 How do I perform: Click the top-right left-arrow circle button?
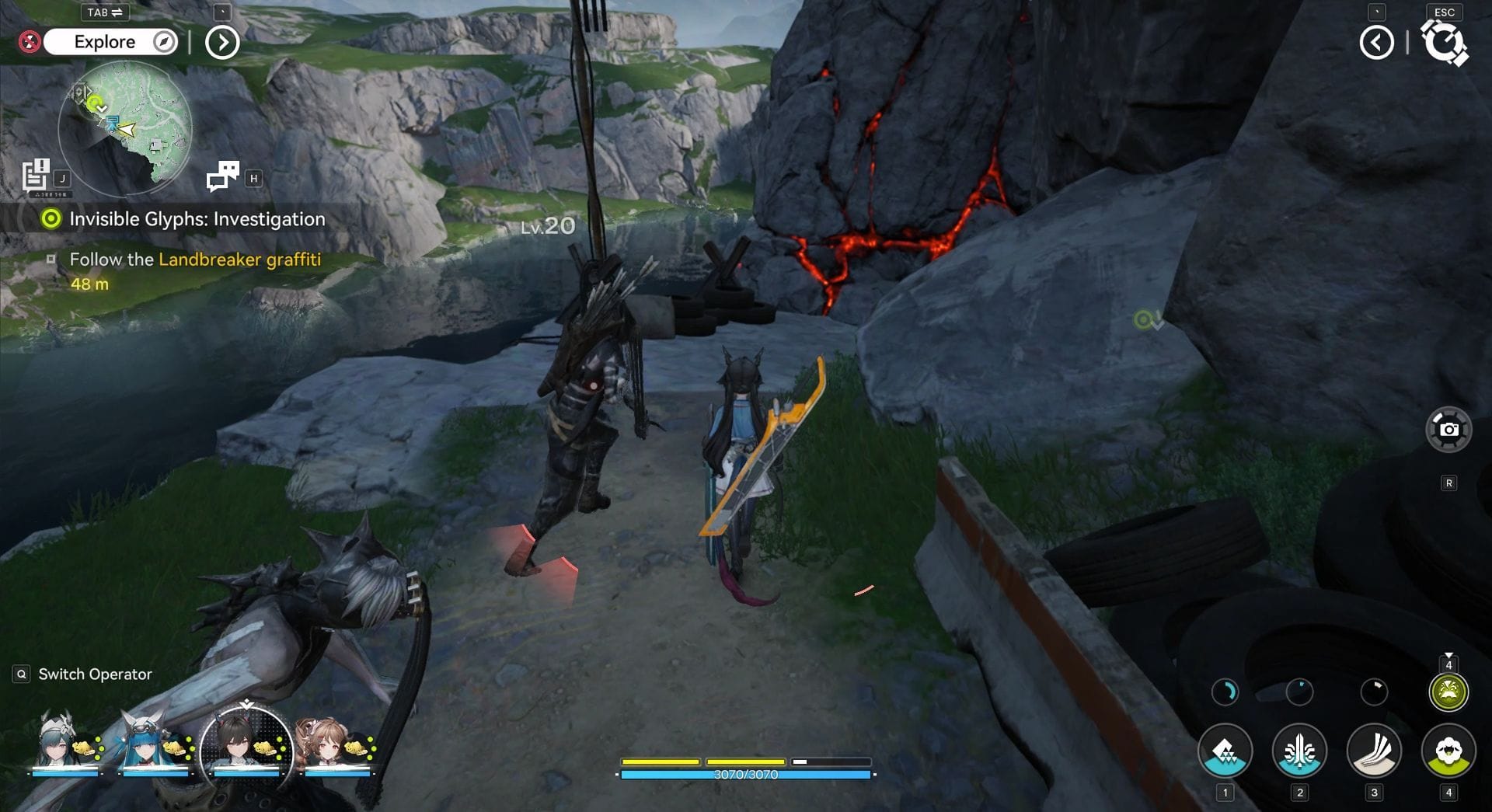1376,43
